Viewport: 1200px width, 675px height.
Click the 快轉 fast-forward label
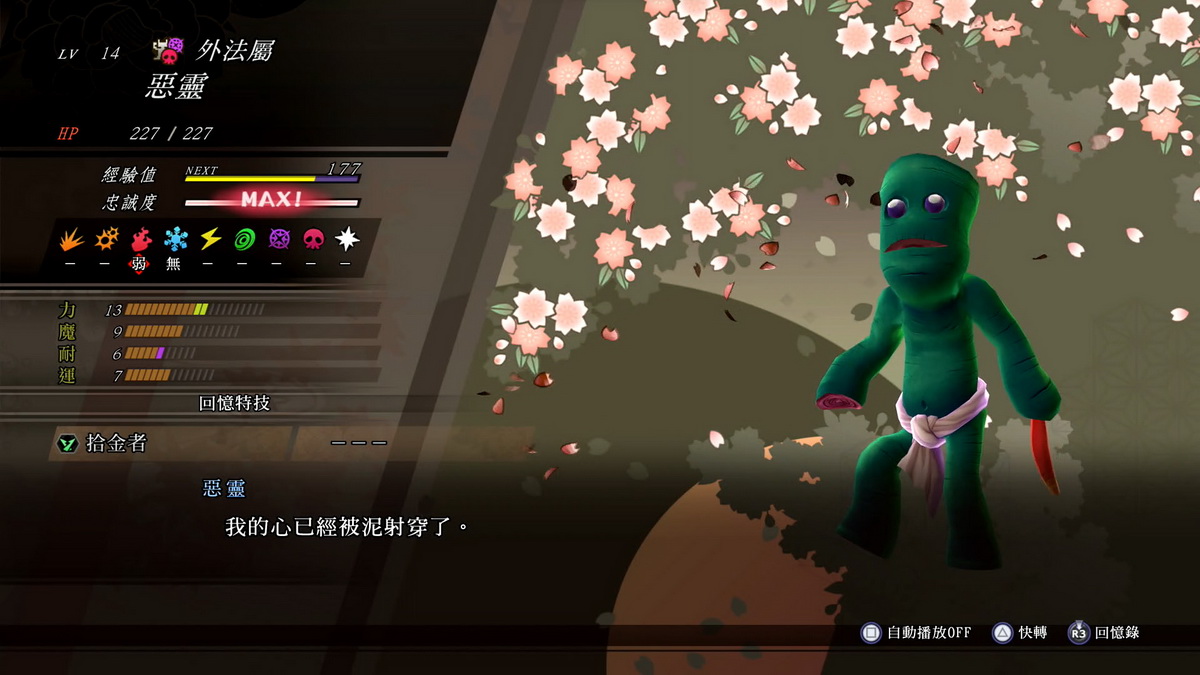tap(1032, 632)
